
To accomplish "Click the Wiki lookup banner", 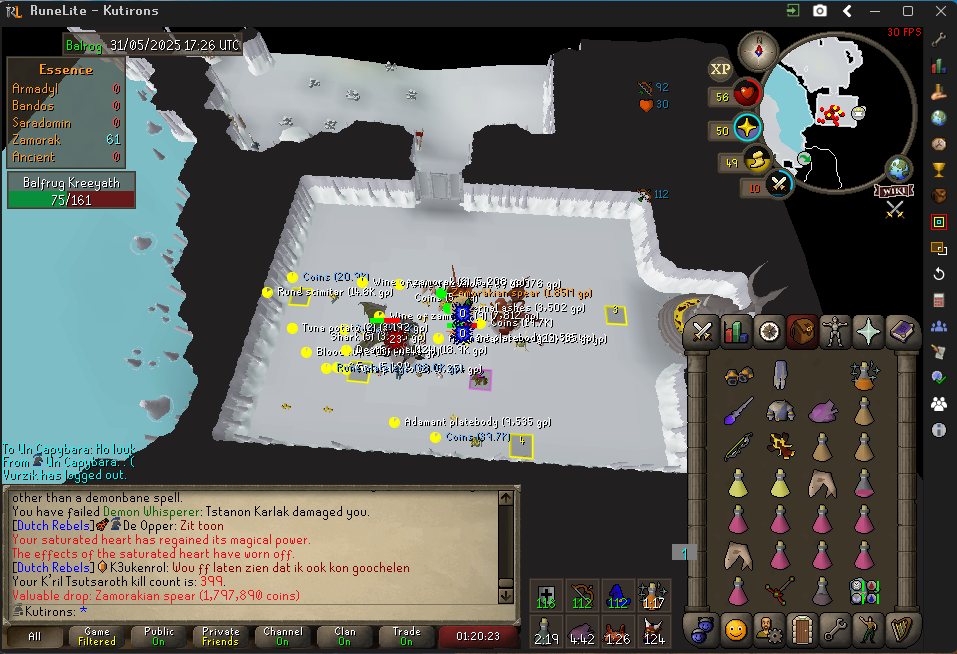I will pos(895,191).
